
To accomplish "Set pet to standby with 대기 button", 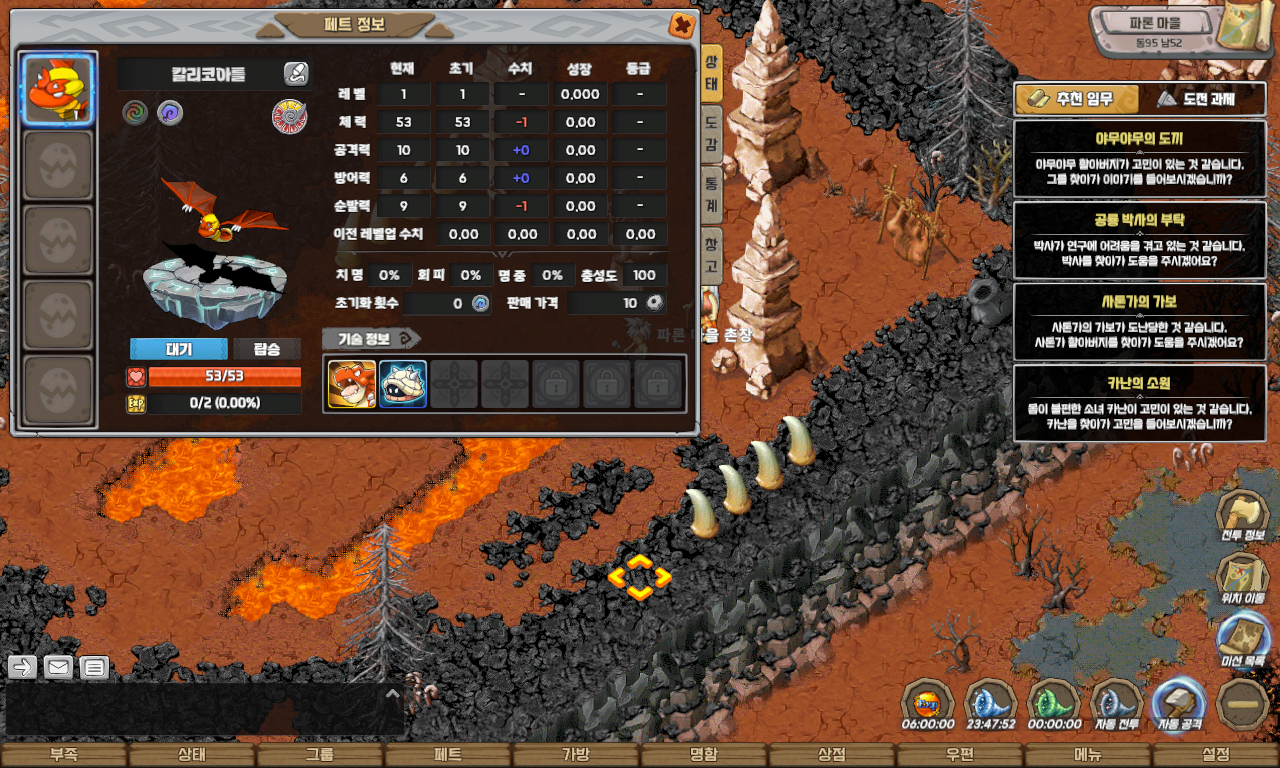I will point(178,349).
